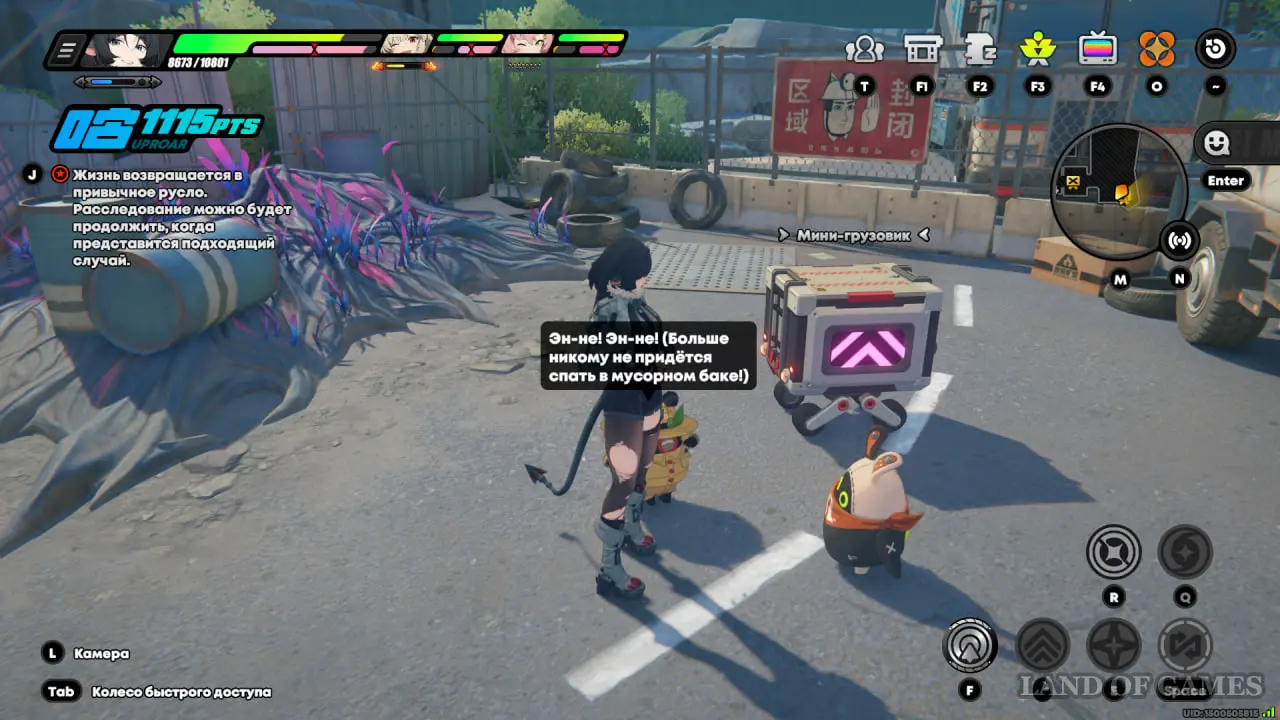Open the orange four-petal icon
Viewport: 1280px width, 720px height.
coord(1156,49)
